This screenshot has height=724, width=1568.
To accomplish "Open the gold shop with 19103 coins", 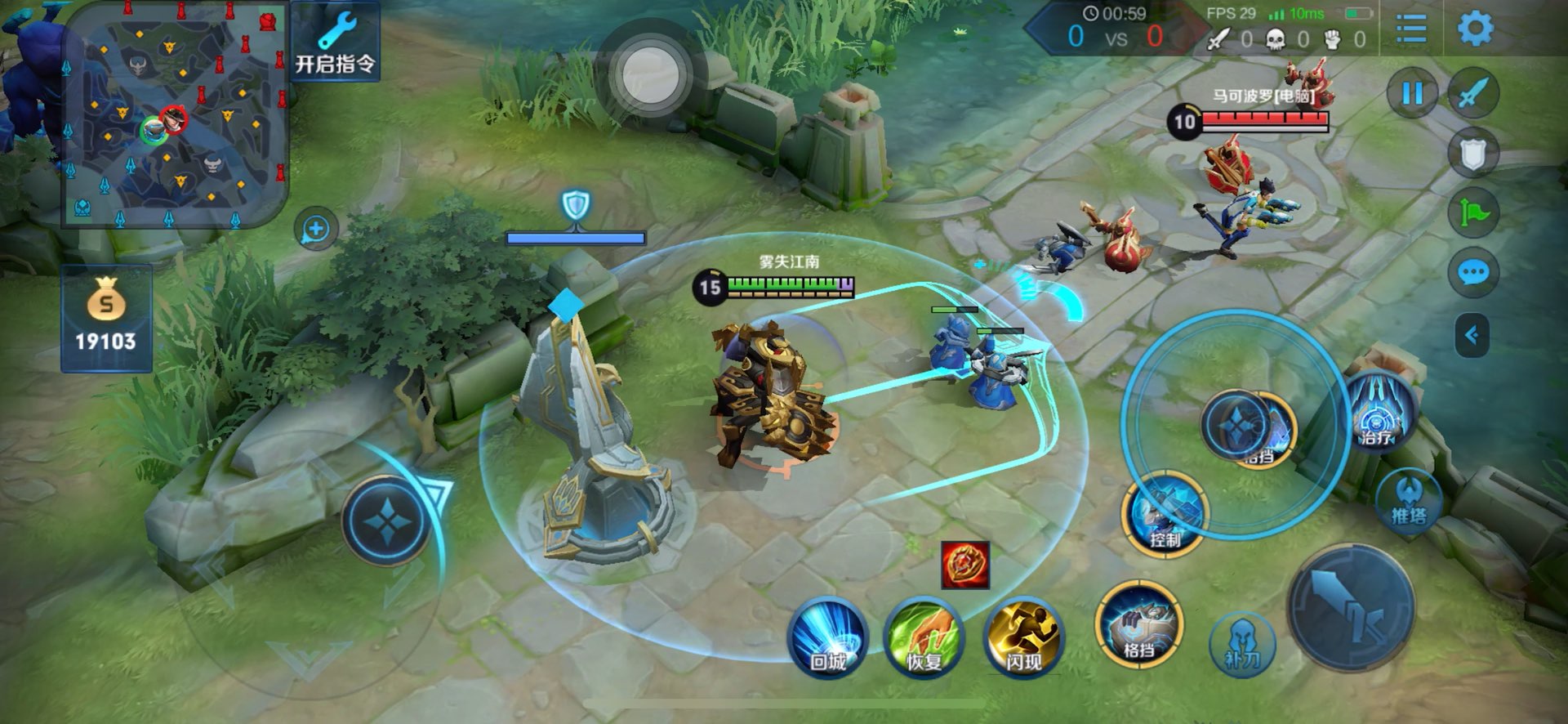I will 106,319.
